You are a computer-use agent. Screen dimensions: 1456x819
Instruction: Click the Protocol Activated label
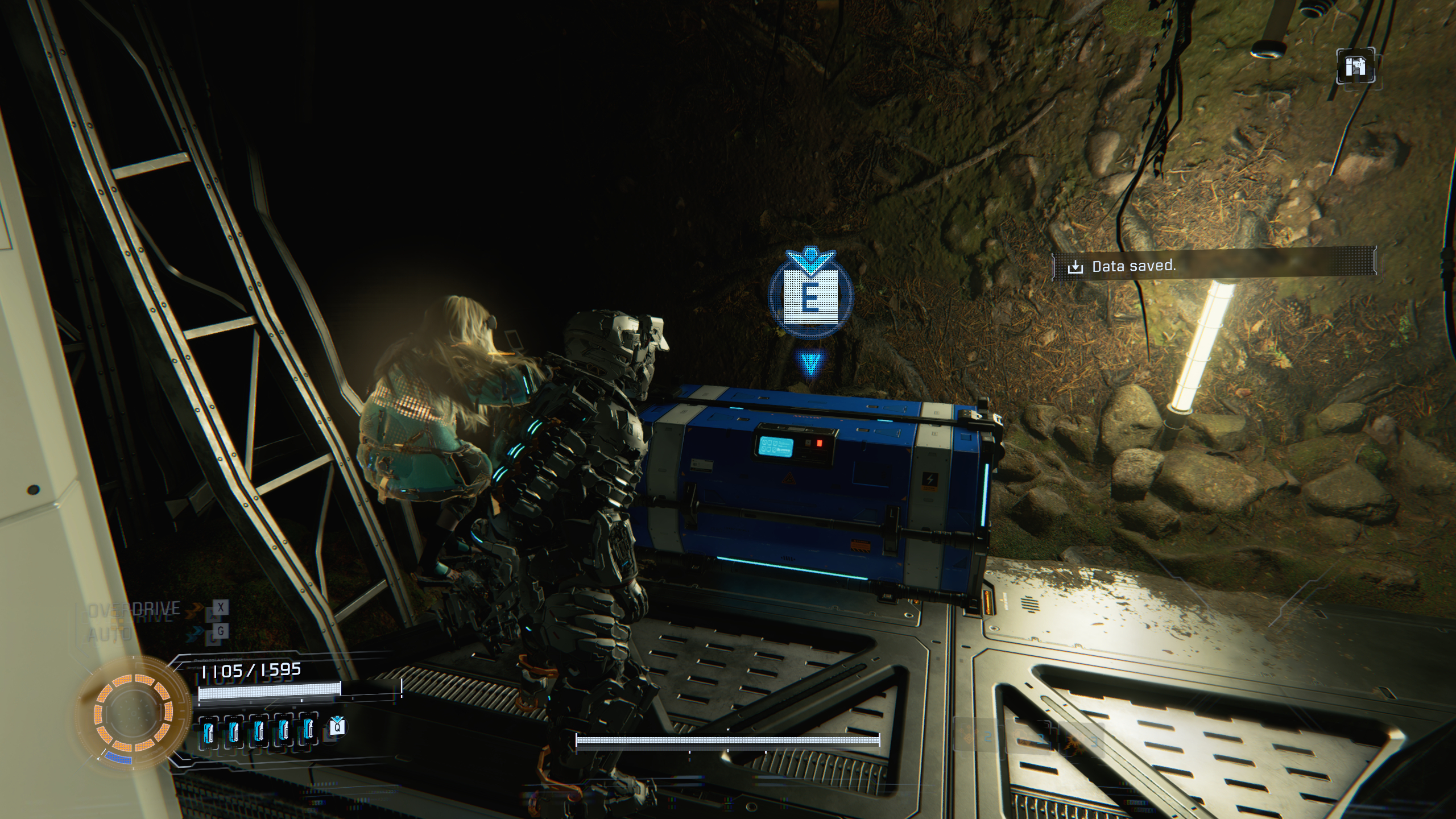click(218, 660)
